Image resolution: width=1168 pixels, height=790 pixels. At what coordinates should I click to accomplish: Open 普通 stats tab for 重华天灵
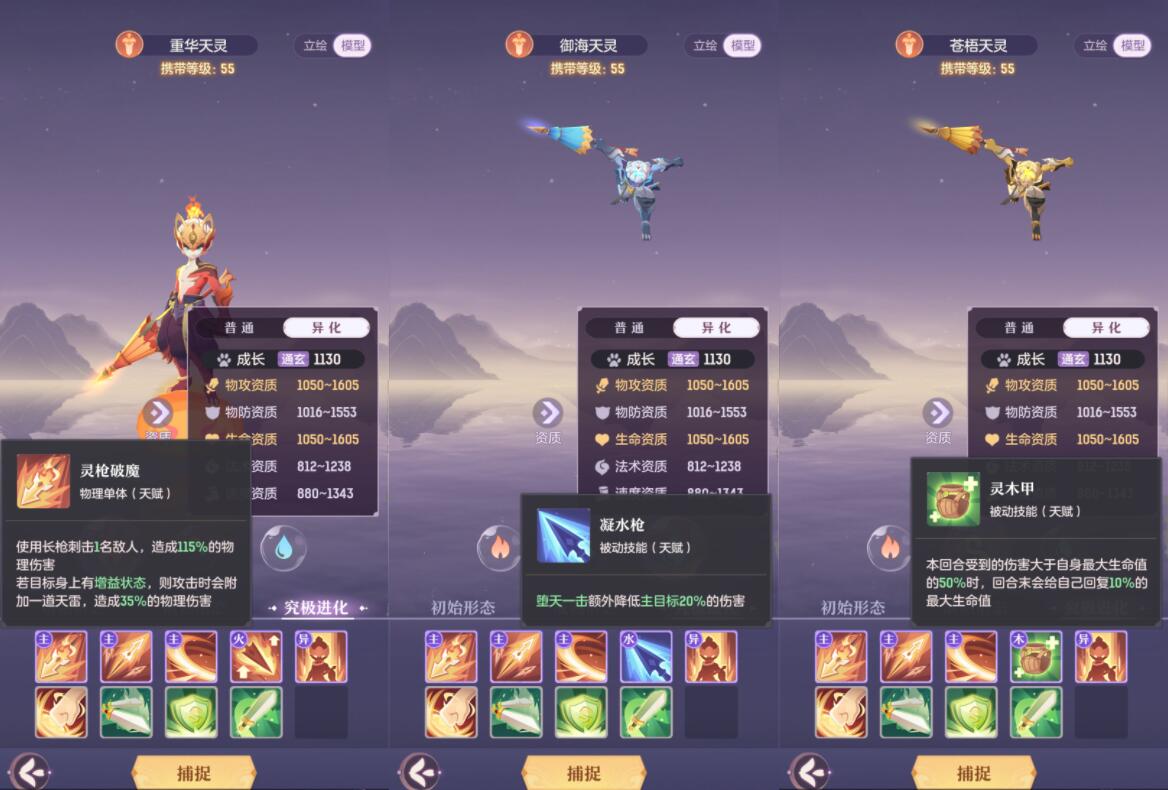(x=239, y=328)
